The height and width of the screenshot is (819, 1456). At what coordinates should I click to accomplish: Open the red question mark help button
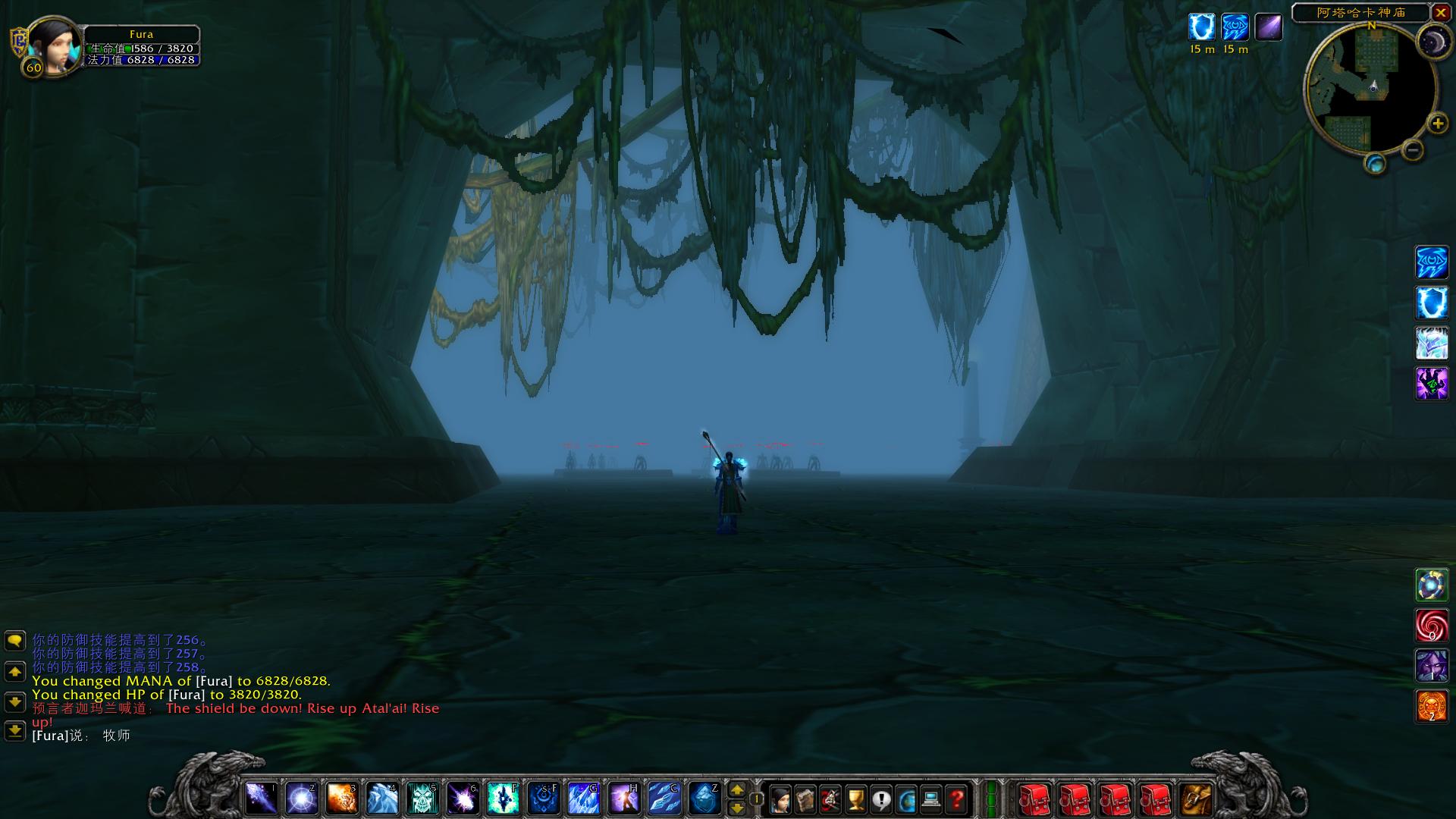click(x=957, y=799)
